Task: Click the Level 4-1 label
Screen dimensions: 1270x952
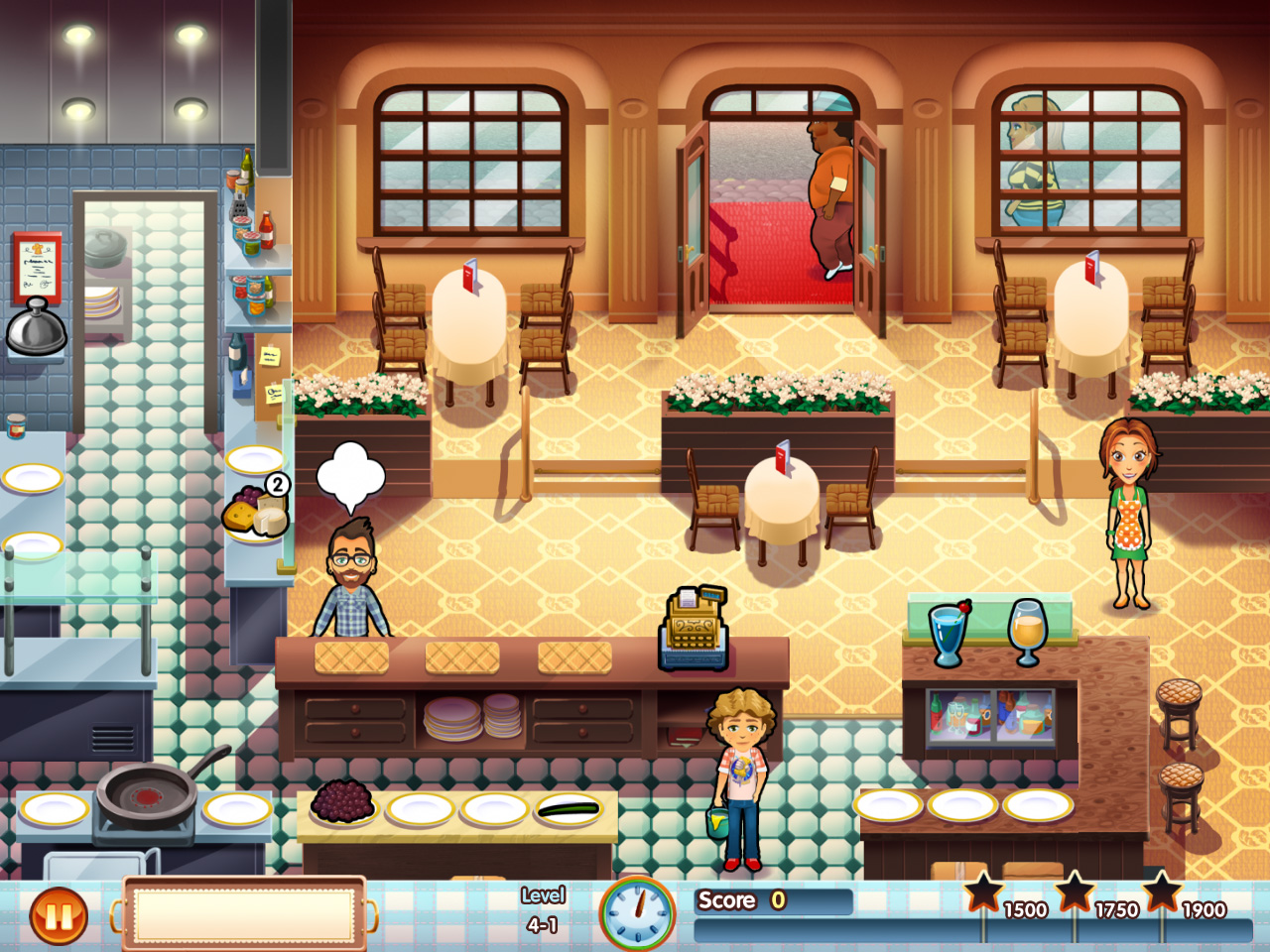Action: 544,907
